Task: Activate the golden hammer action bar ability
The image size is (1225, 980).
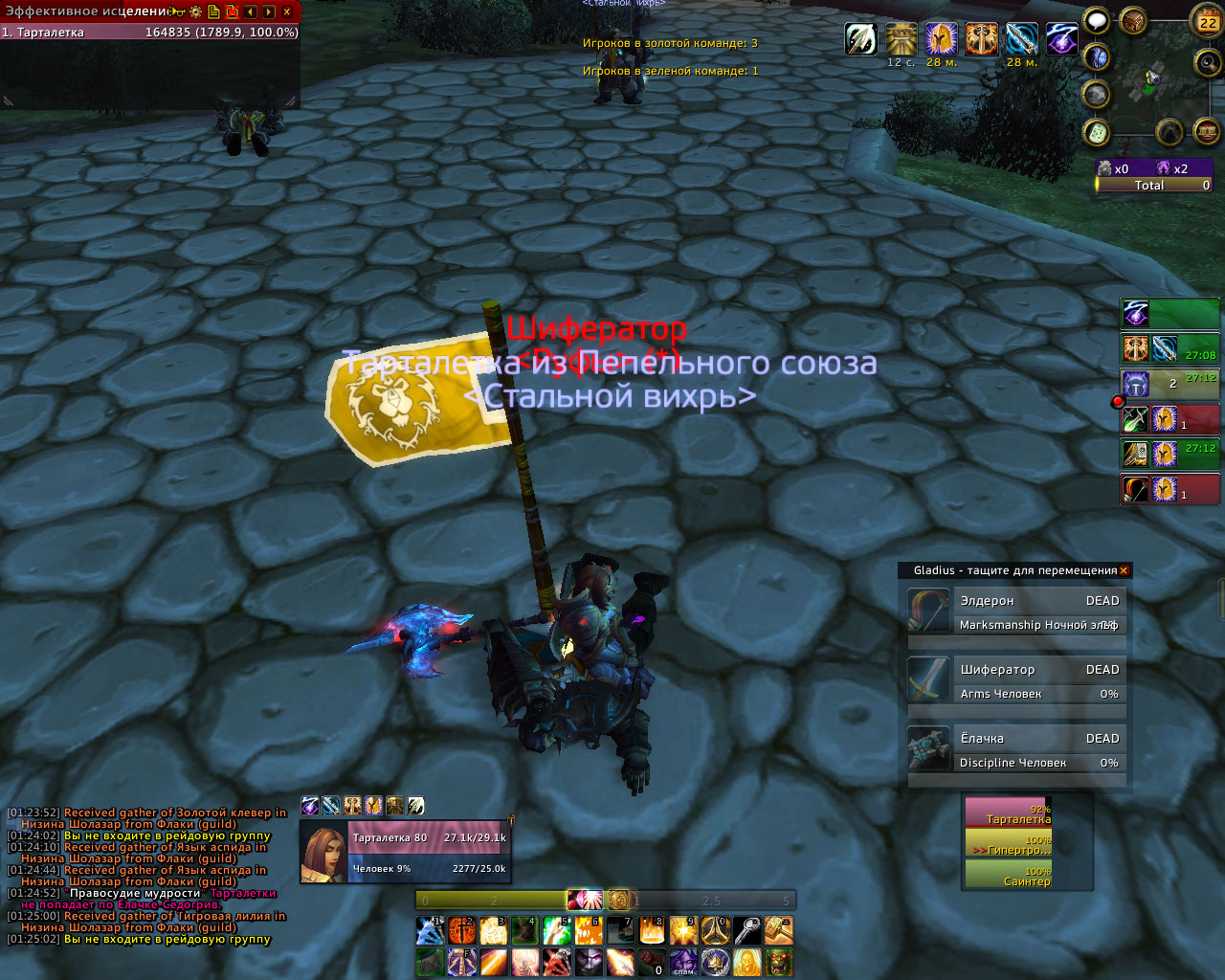Action: (778, 930)
